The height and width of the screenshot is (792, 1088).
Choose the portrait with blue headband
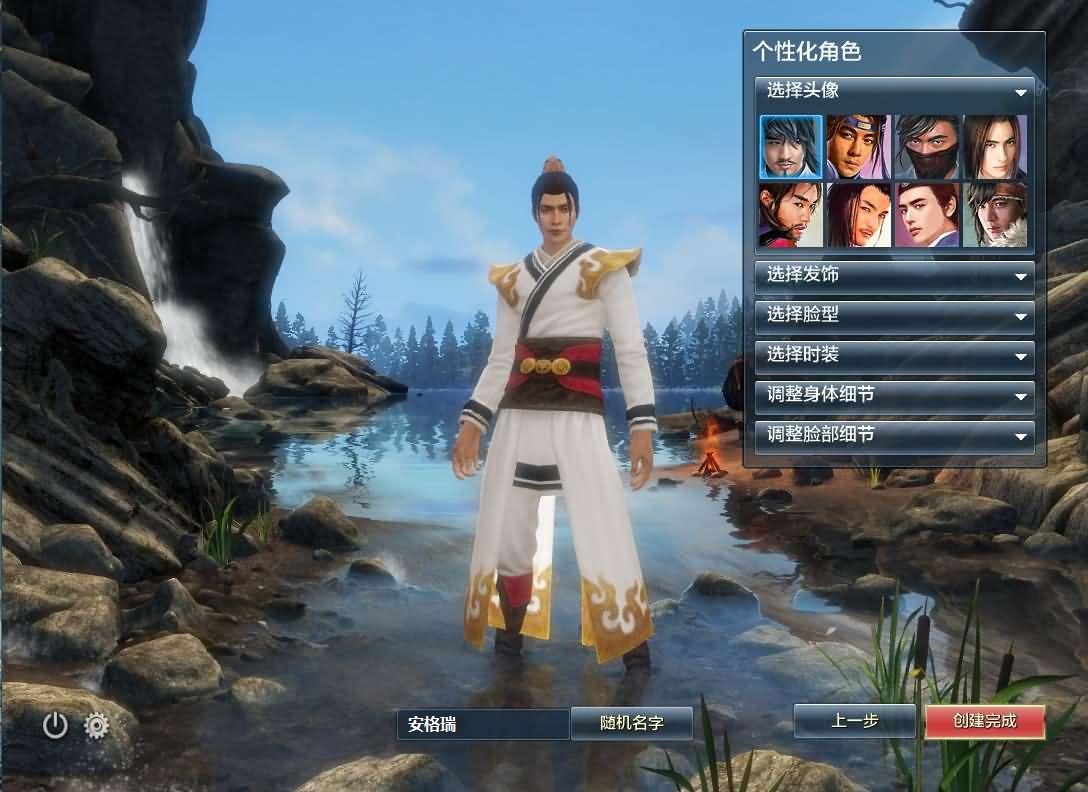pos(858,147)
